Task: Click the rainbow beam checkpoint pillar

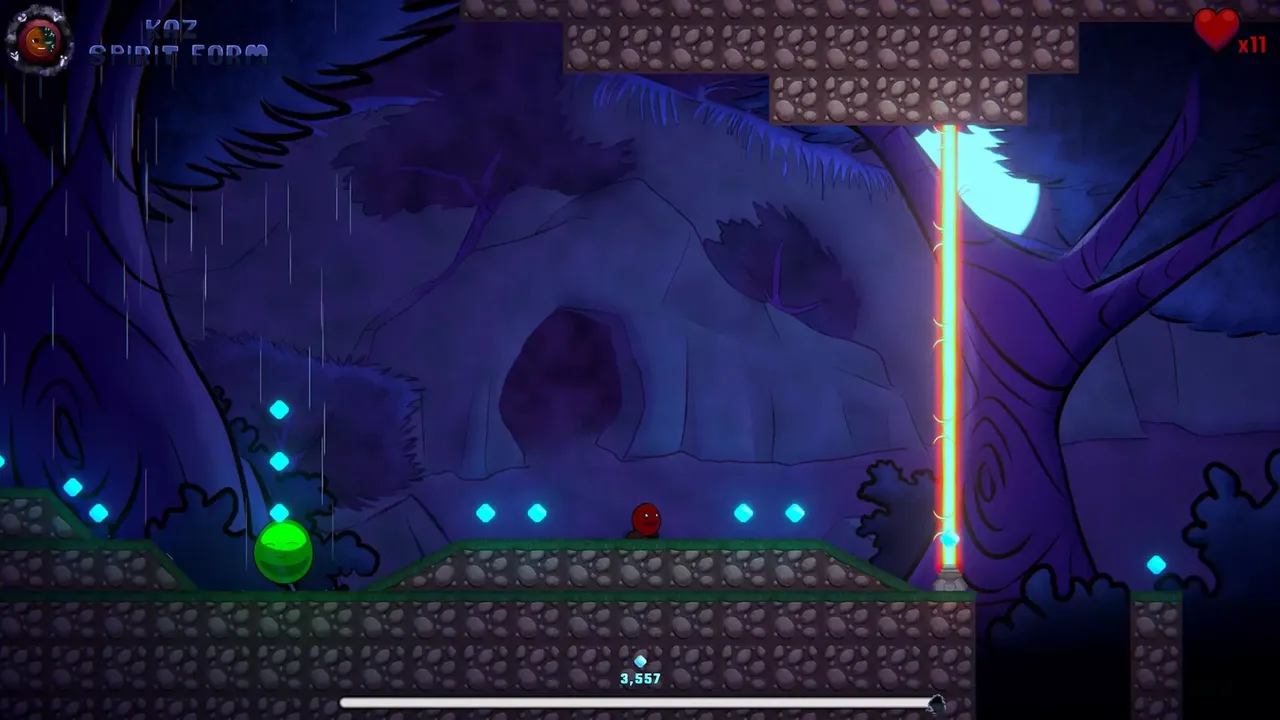Action: point(948,350)
